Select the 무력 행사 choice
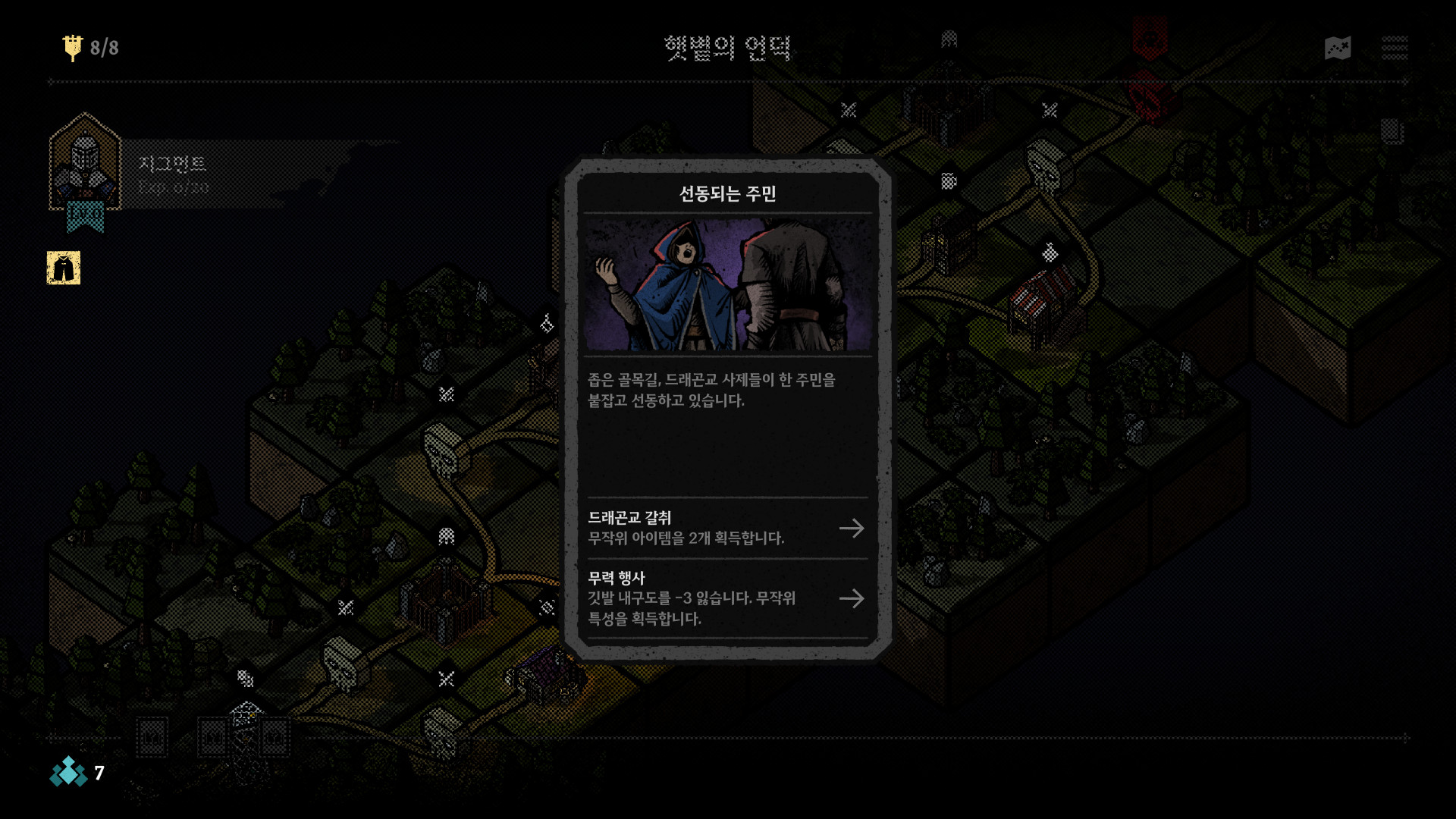 [x=726, y=598]
